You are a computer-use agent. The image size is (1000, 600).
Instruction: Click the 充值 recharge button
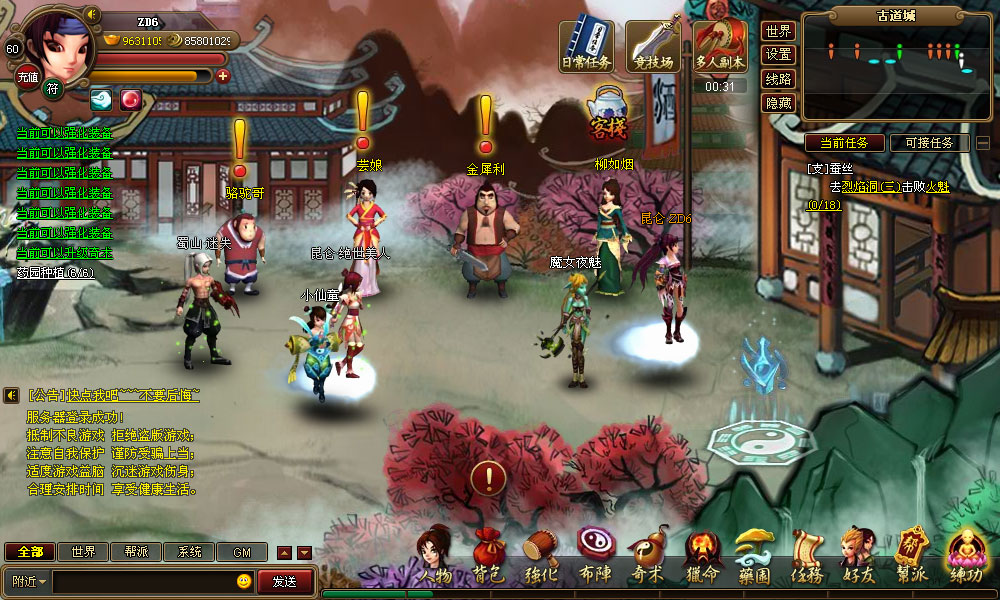pyautogui.click(x=27, y=75)
